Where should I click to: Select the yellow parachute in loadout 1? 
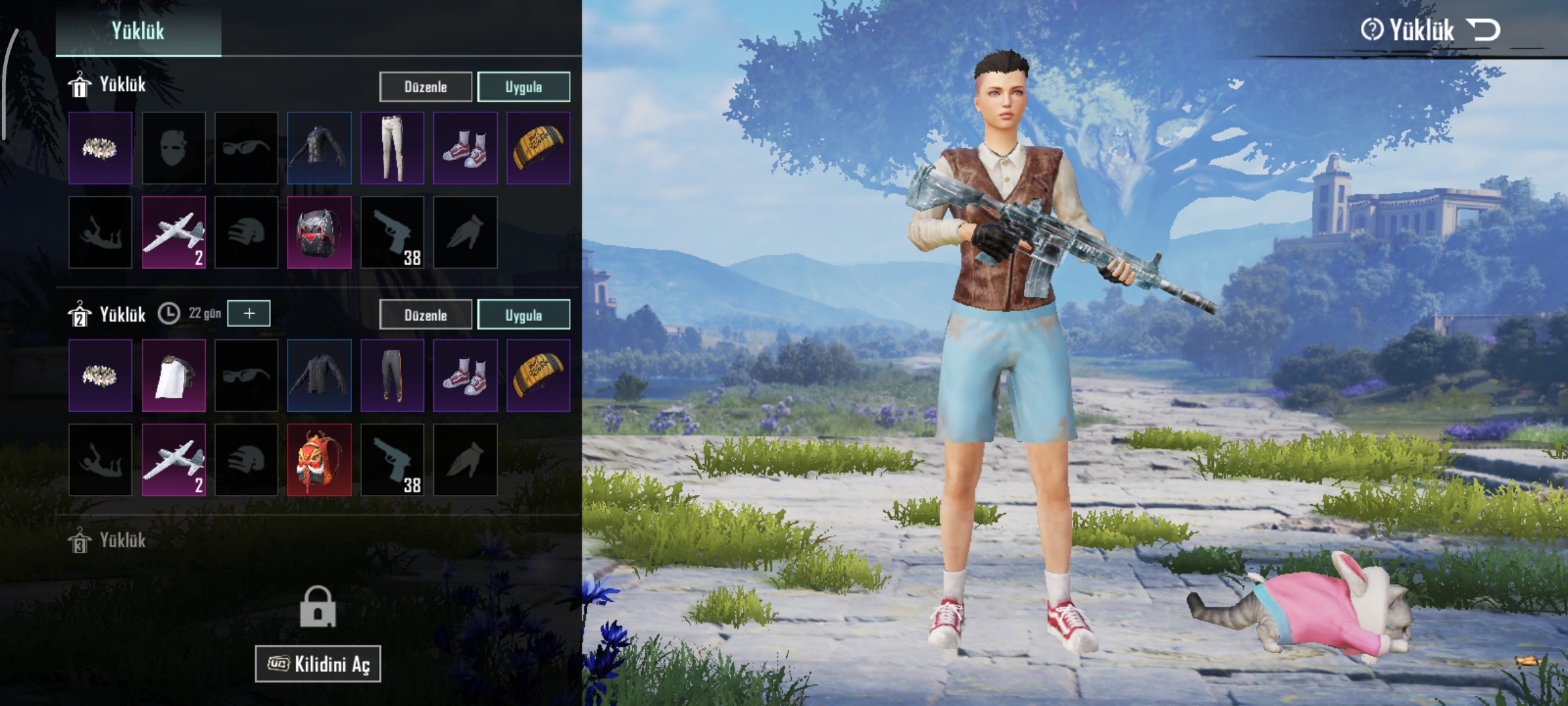point(538,148)
